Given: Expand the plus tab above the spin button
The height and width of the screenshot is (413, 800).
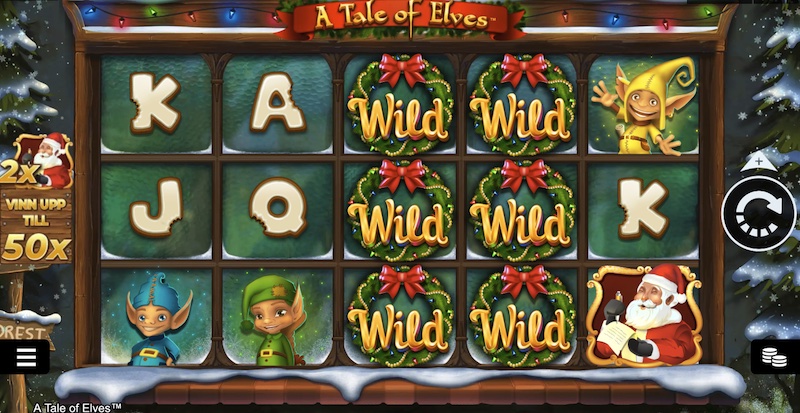Looking at the screenshot, I should pyautogui.click(x=758, y=161).
